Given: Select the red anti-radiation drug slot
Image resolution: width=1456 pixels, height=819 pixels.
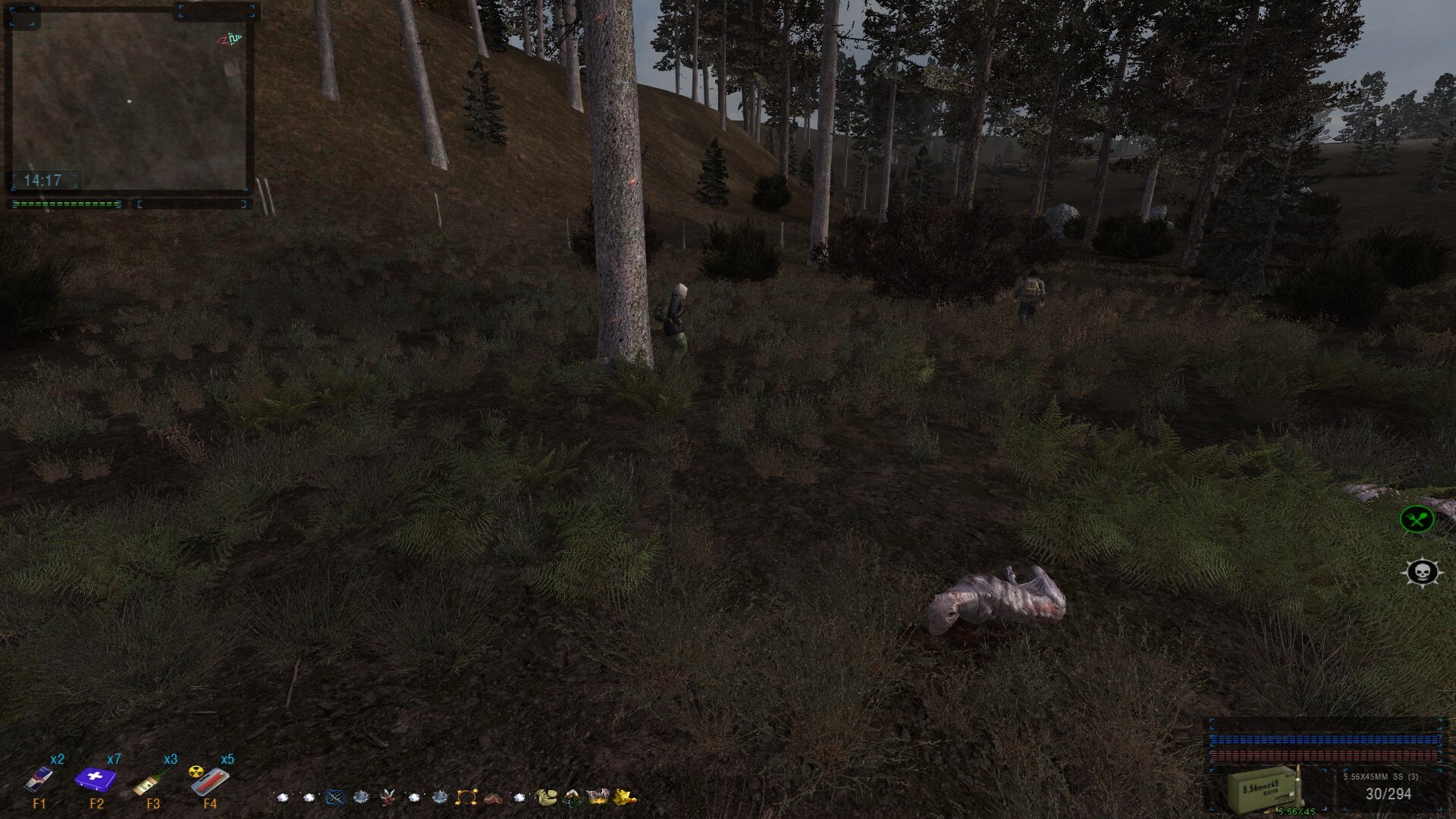Looking at the screenshot, I should coord(210,780).
